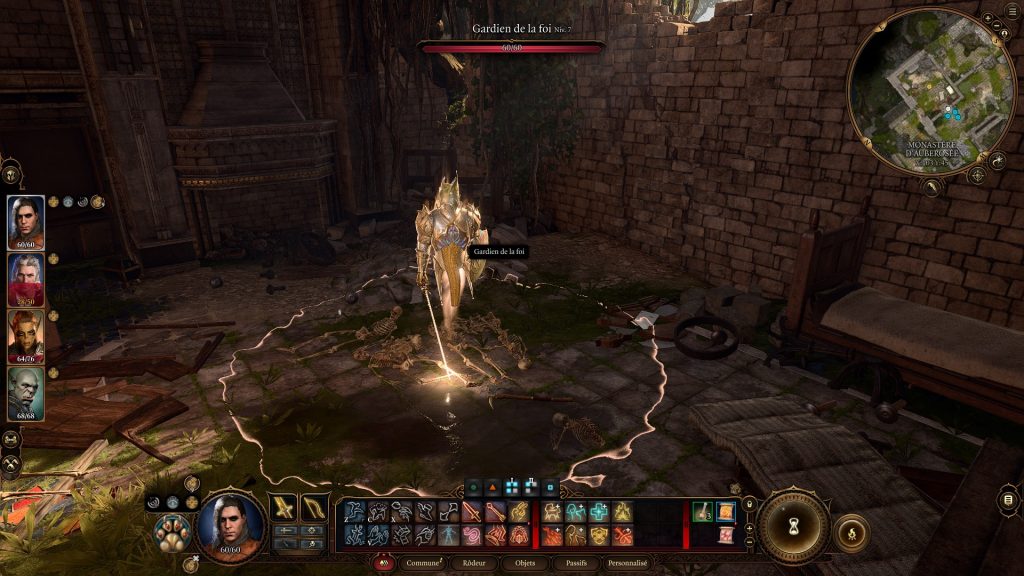Switch to the Personnalisé tab
The width and height of the screenshot is (1024, 576).
[x=631, y=563]
